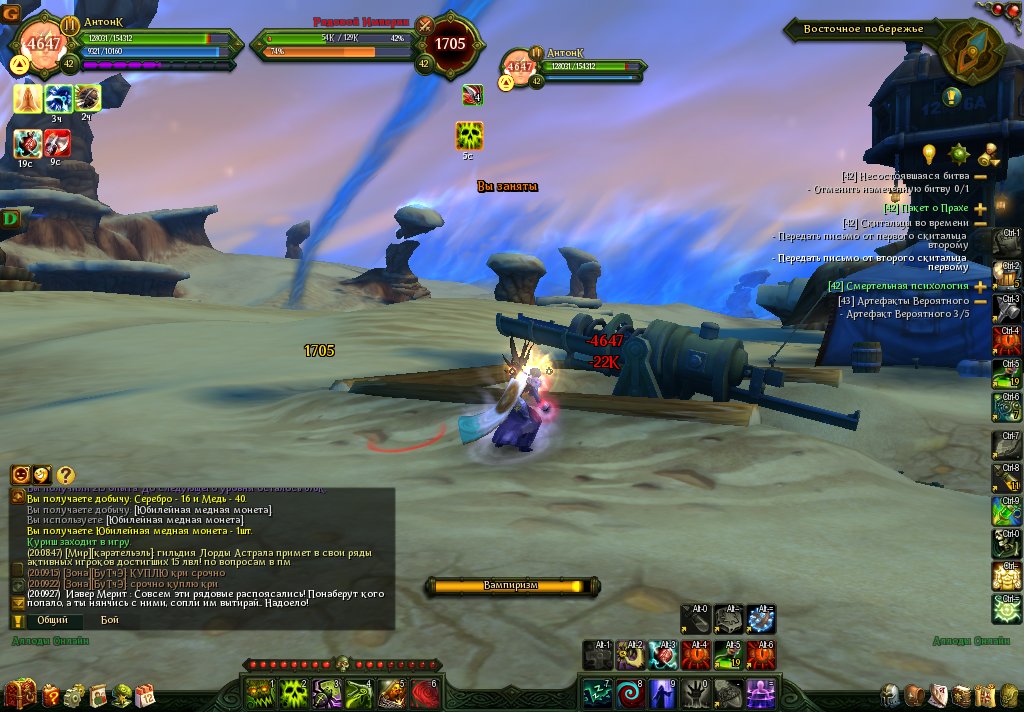Screen dimensions: 1024x712
Task: Click the green D button
Action: click(x=12, y=218)
